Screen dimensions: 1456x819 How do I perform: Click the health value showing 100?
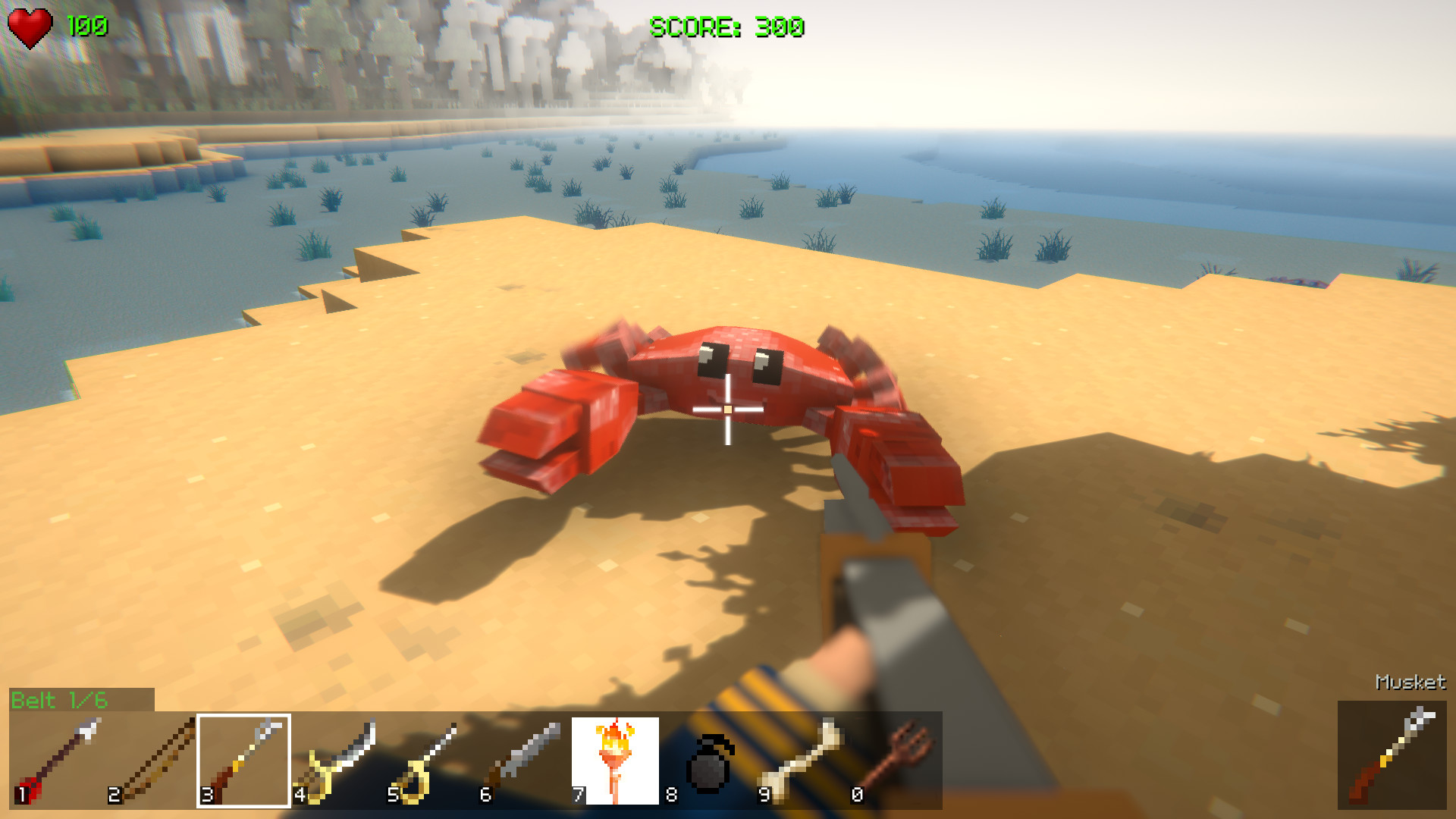pos(89,25)
